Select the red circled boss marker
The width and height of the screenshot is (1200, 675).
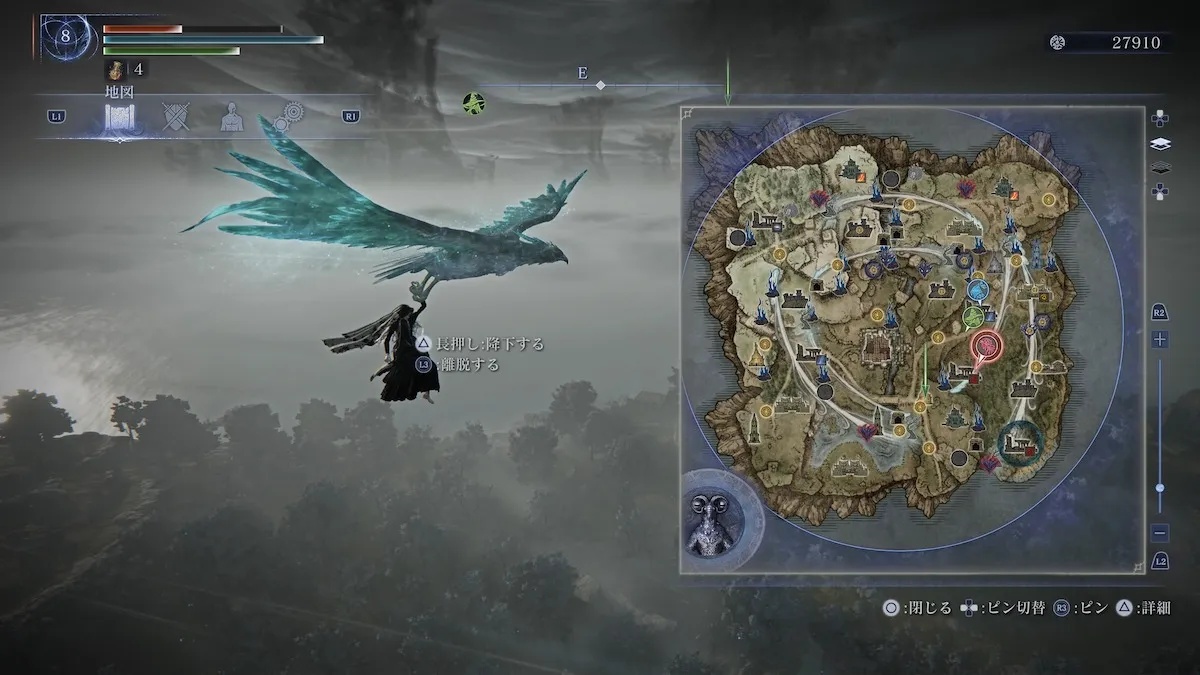coord(987,346)
